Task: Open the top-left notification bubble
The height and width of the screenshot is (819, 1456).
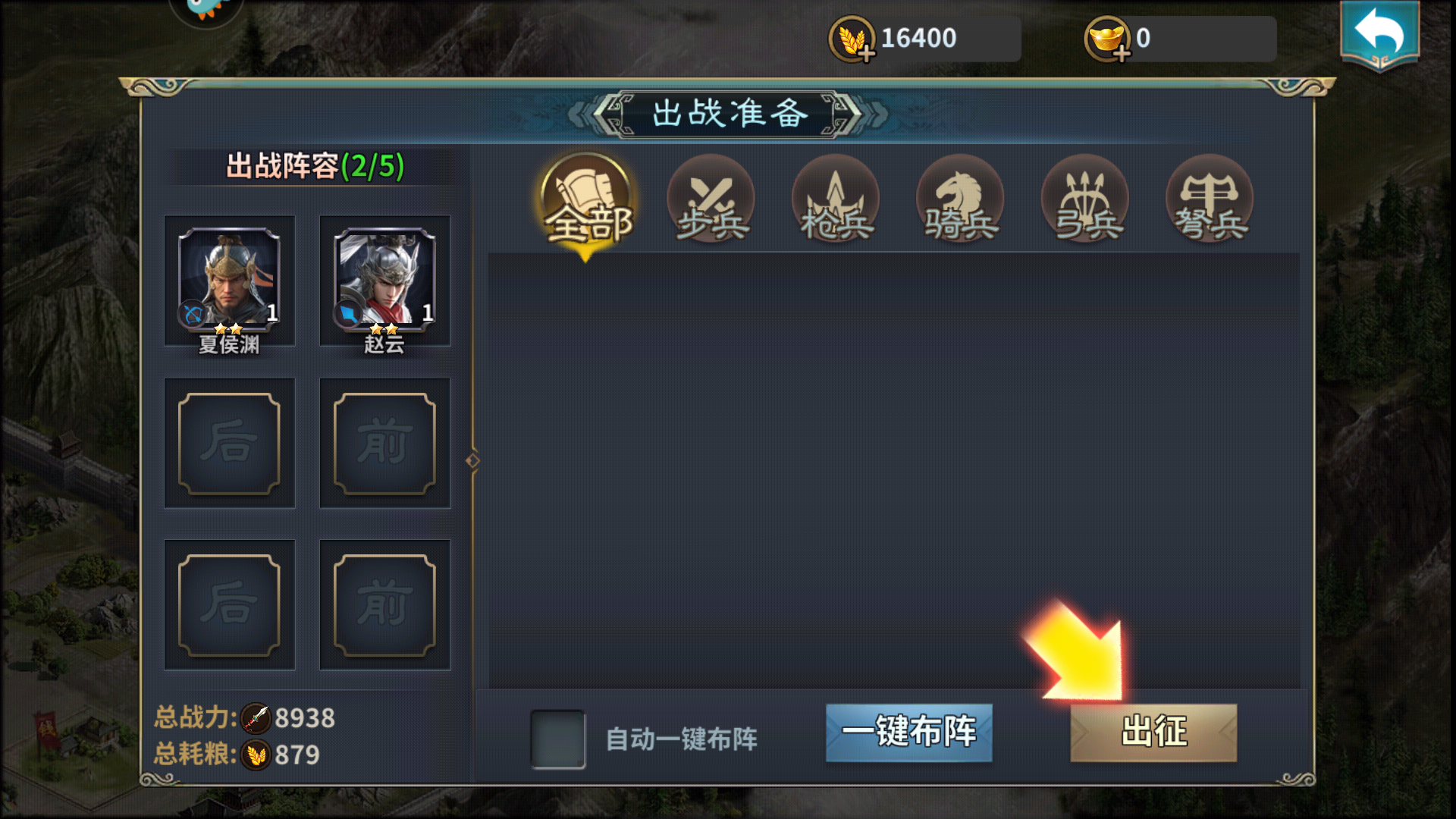Action: [206, 11]
